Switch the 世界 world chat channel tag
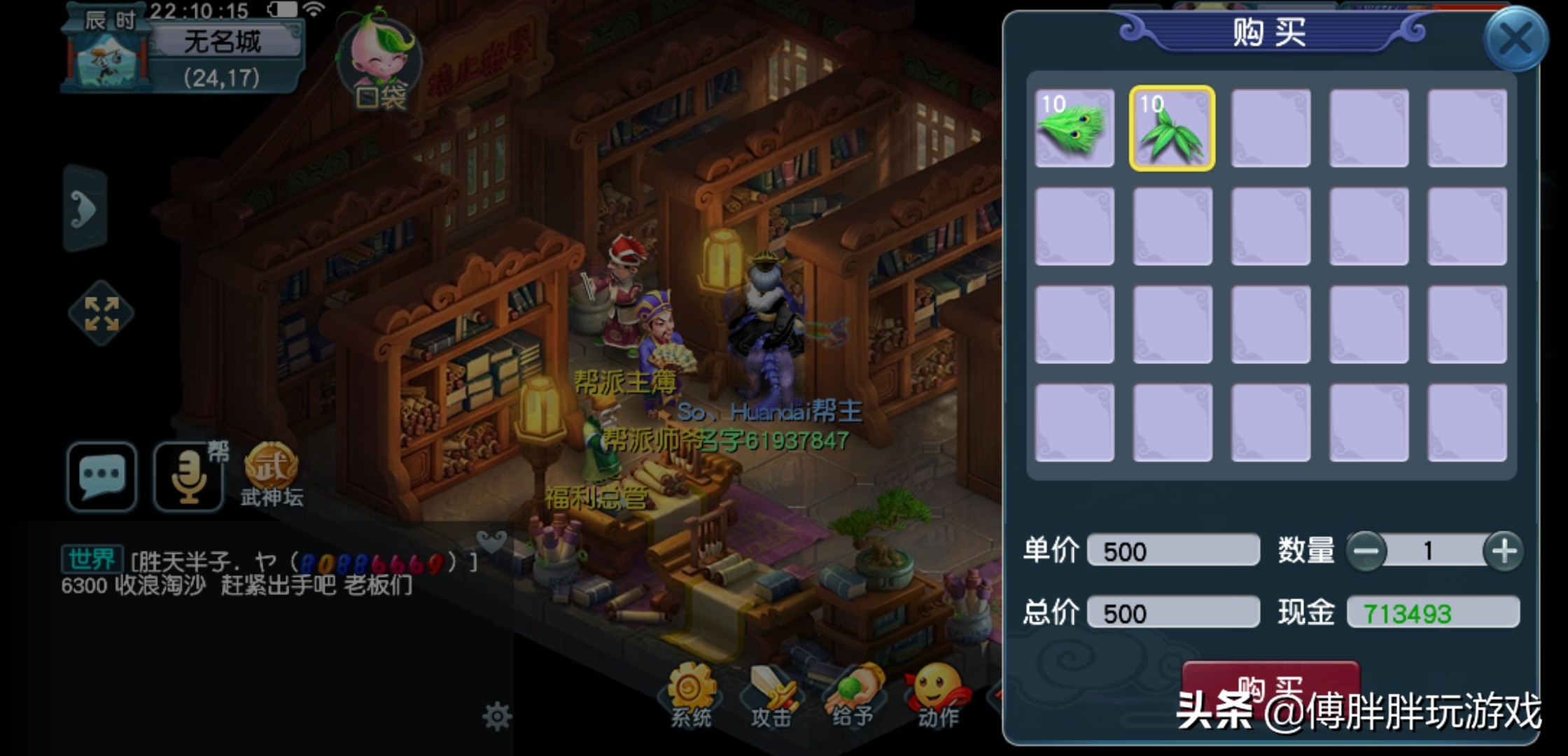The width and height of the screenshot is (1568, 756). 92,559
